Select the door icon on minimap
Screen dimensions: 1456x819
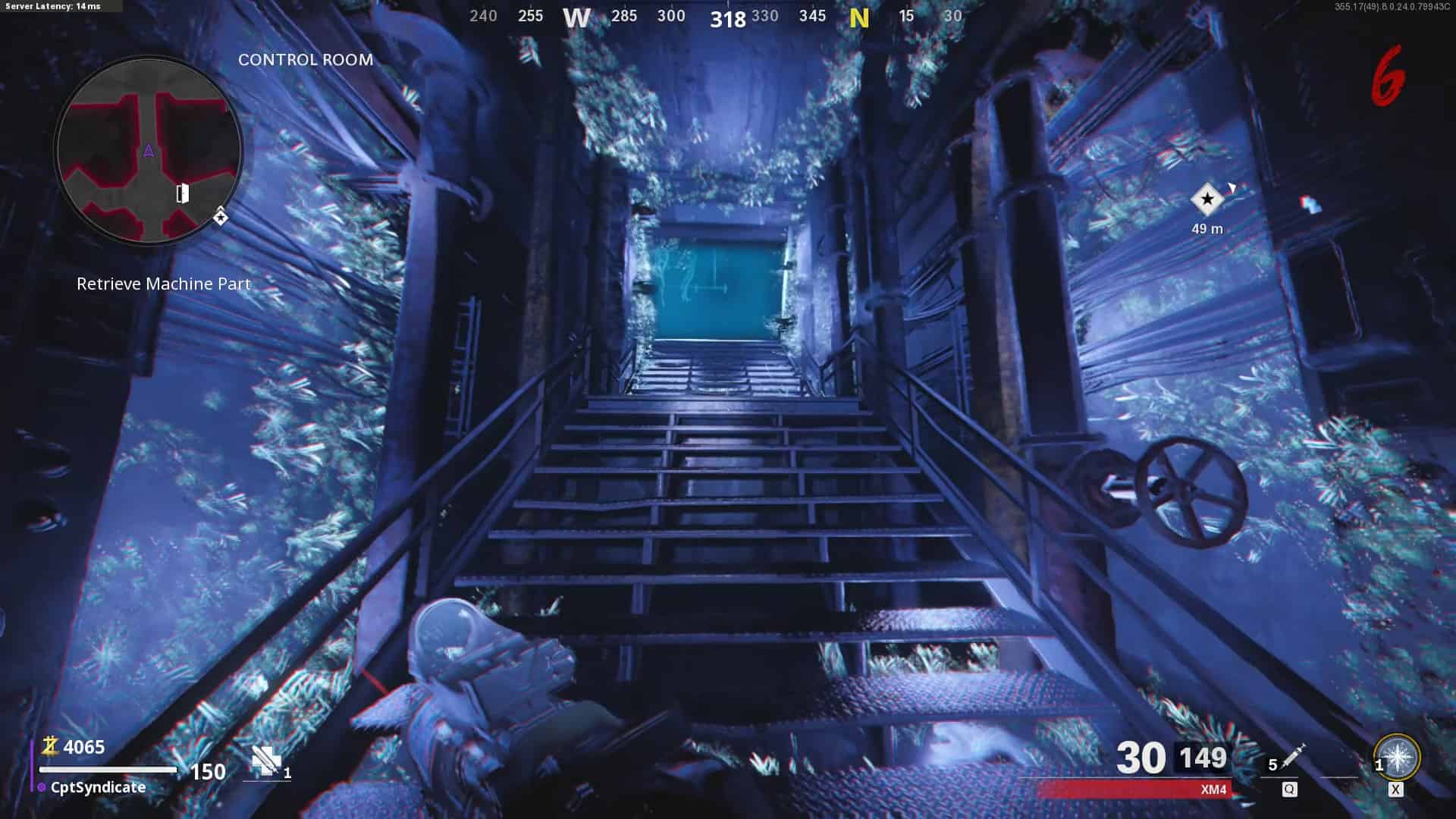click(183, 193)
